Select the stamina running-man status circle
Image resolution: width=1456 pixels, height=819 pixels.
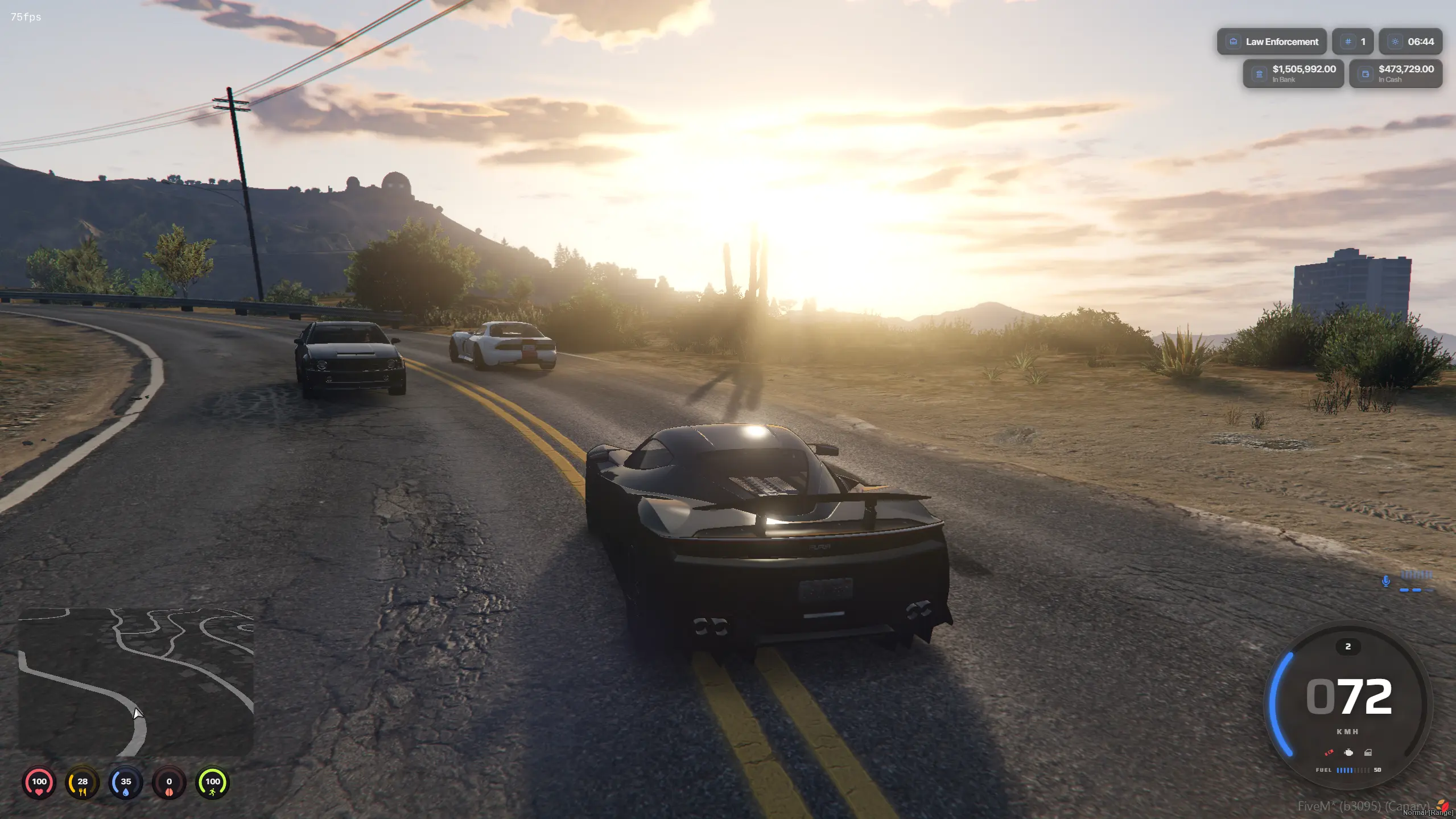212,783
